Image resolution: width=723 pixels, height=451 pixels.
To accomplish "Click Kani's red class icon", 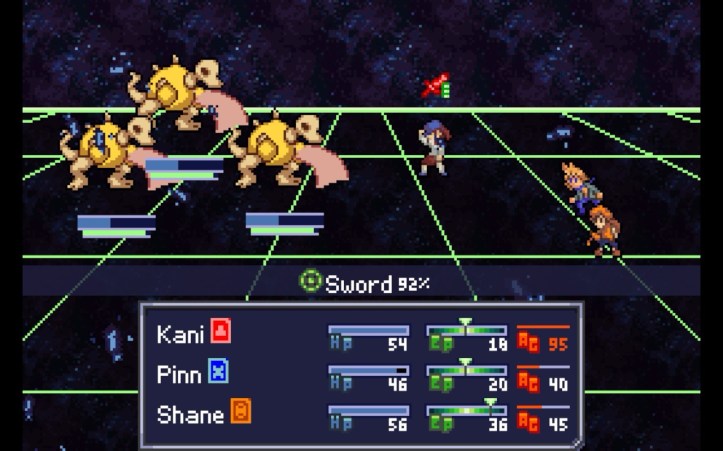I will (x=221, y=332).
